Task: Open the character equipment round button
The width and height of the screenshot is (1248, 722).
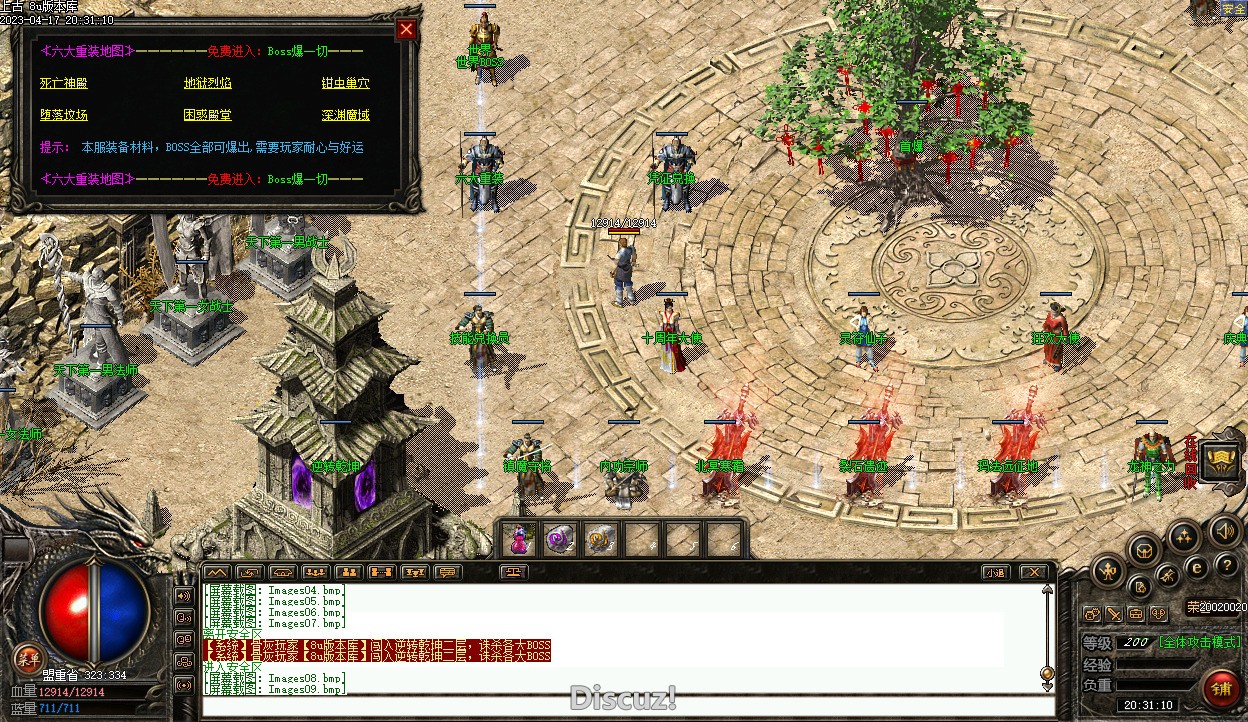Action: pos(1108,572)
